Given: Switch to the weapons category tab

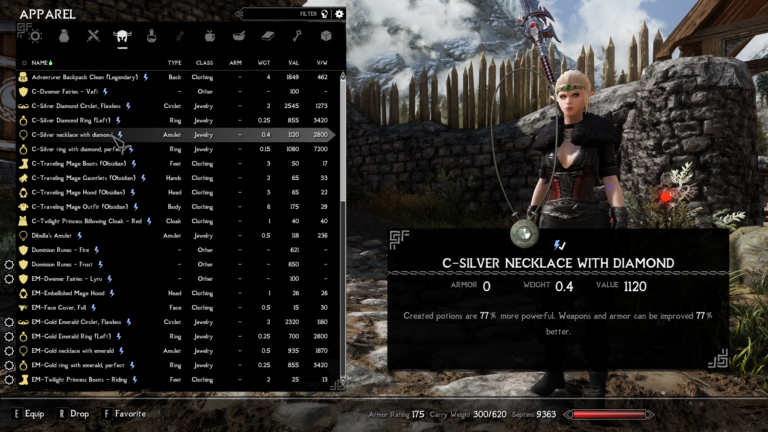Looking at the screenshot, I should [93, 36].
